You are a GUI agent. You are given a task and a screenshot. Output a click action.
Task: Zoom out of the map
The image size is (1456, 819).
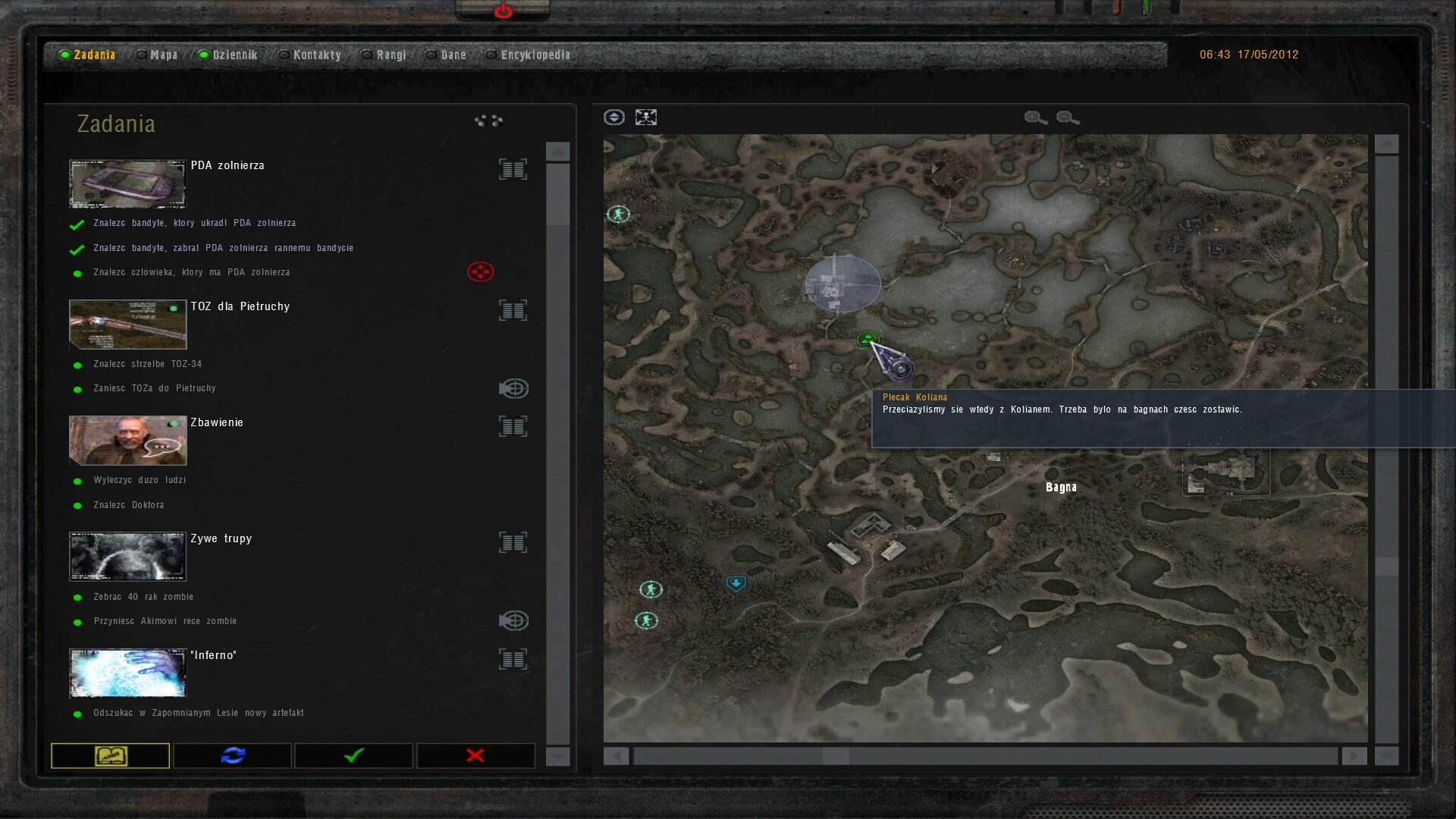[1067, 118]
